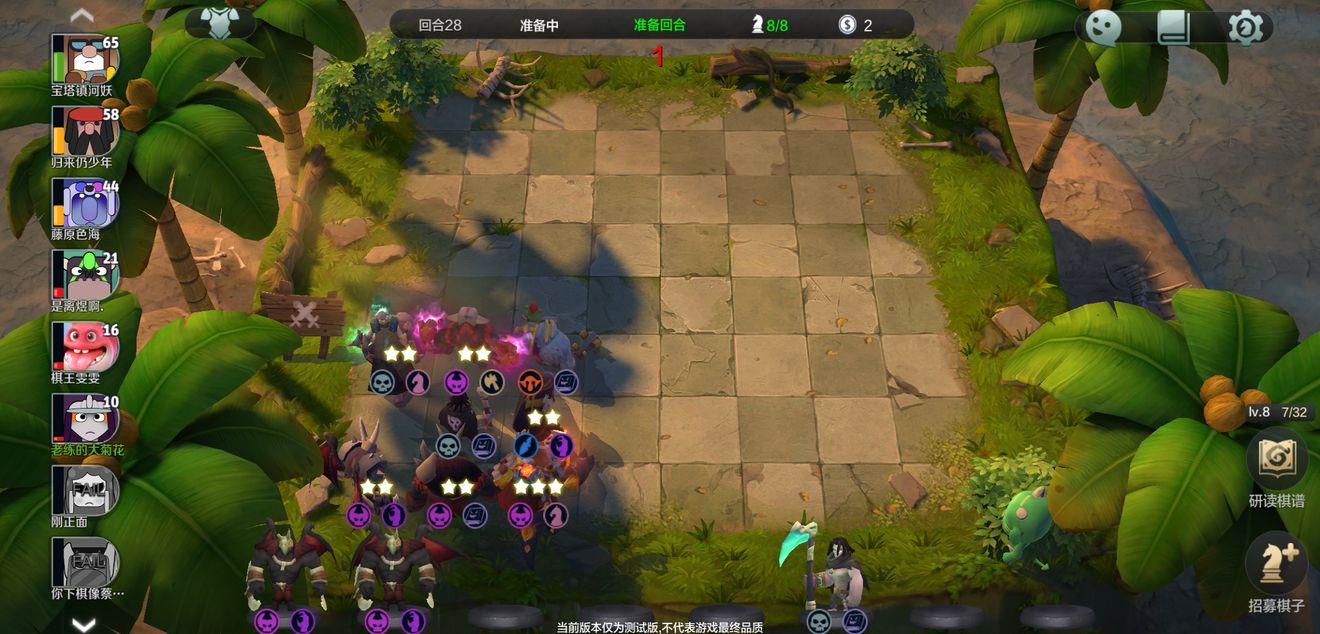View player 宝塔镇河妖's board
The width and height of the screenshot is (1320, 634).
point(86,60)
